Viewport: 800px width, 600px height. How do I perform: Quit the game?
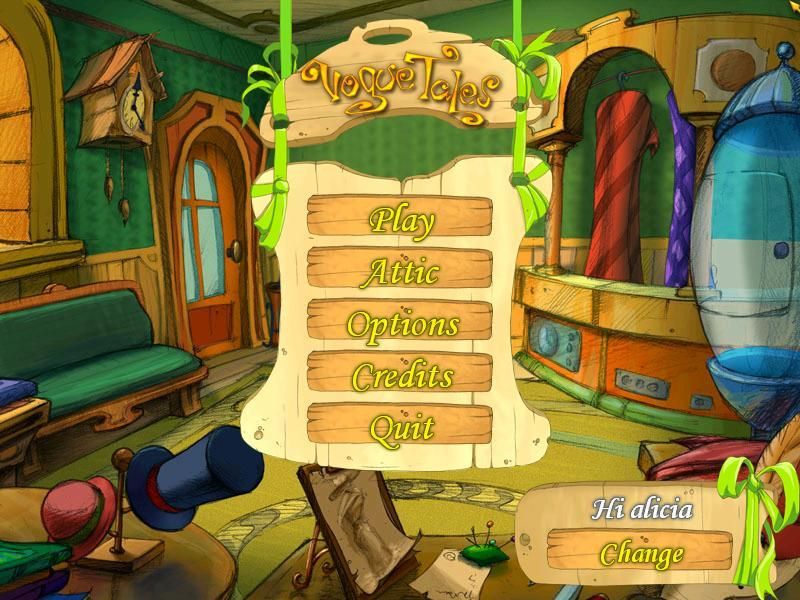[400, 427]
